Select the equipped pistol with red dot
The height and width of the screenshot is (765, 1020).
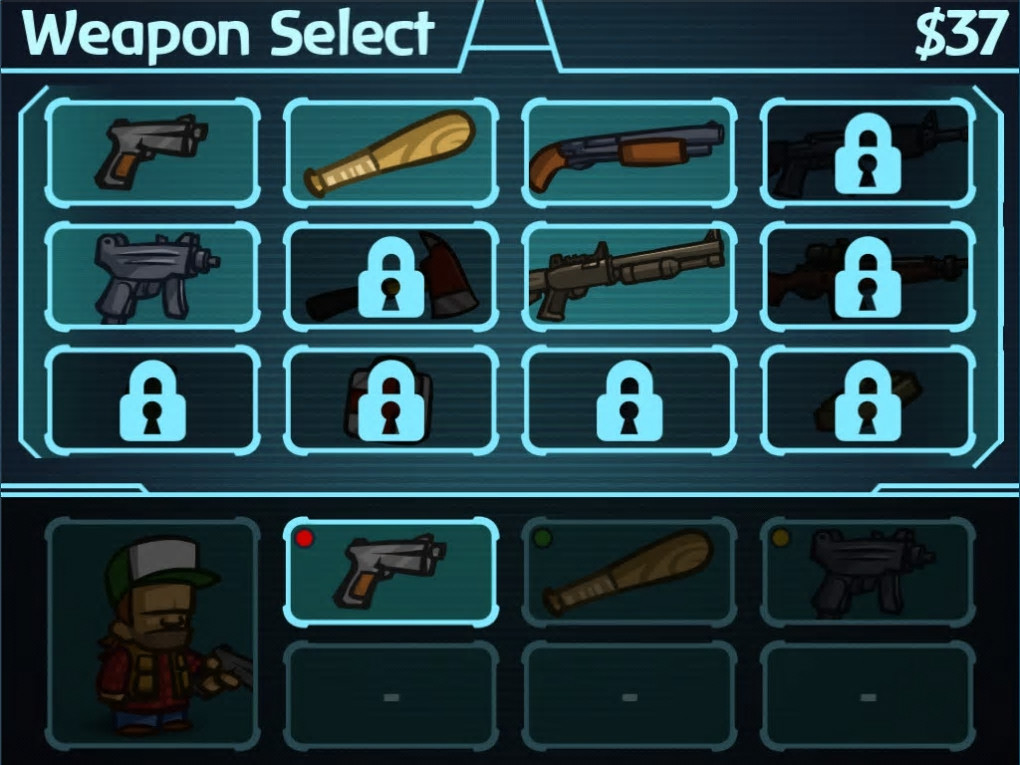coord(390,572)
